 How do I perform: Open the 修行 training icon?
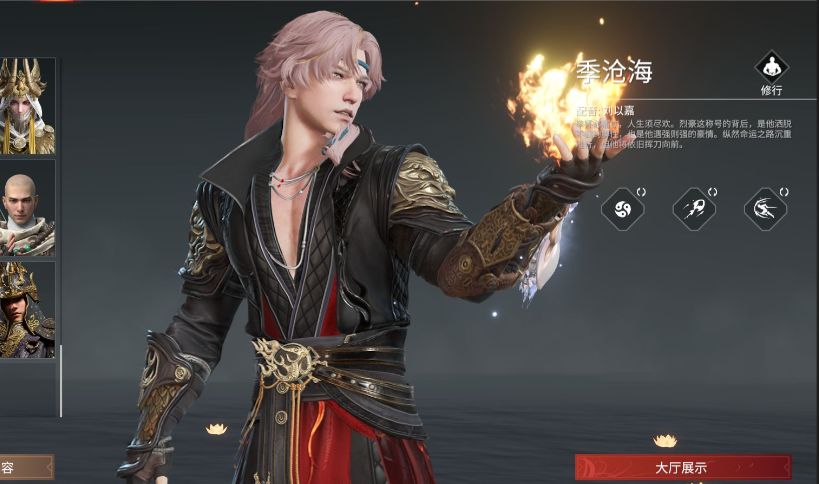tap(771, 70)
